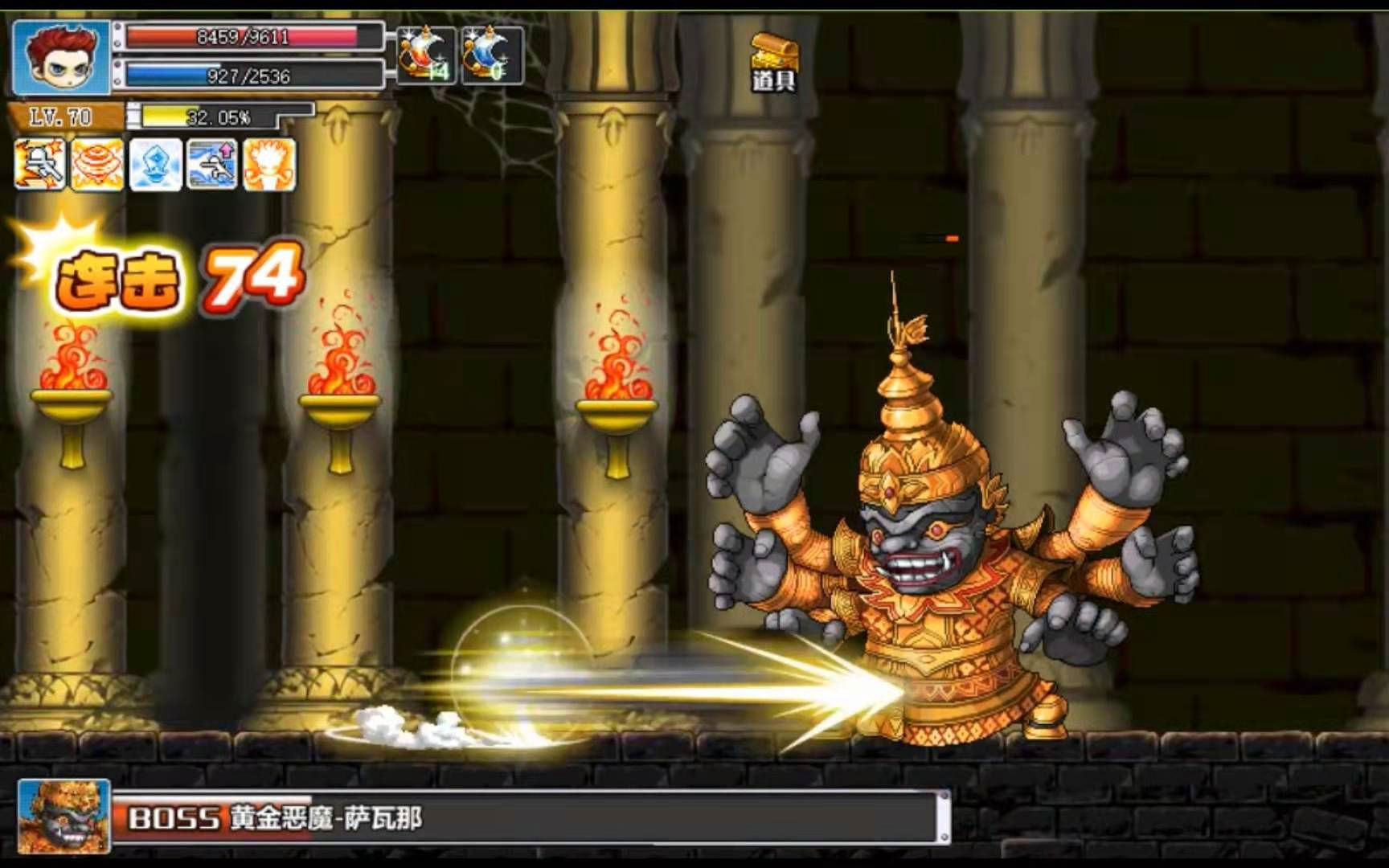Image resolution: width=1389 pixels, height=868 pixels.
Task: Use the blue mana potion
Action: click(x=492, y=55)
